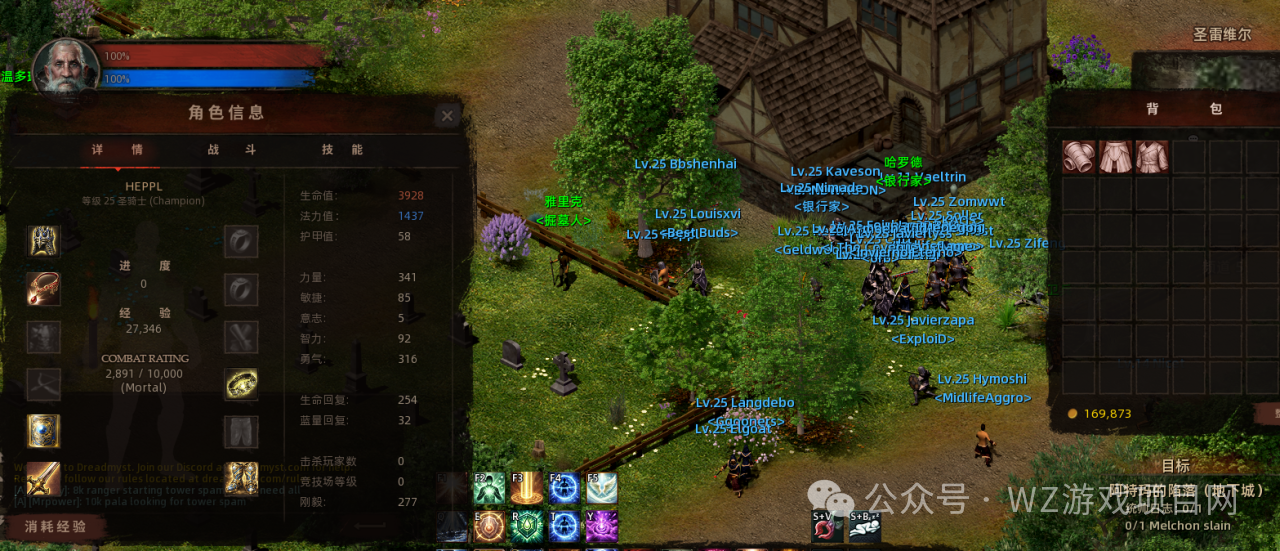Activate the F2 green healing skill
Image resolution: width=1280 pixels, height=551 pixels.
[489, 488]
